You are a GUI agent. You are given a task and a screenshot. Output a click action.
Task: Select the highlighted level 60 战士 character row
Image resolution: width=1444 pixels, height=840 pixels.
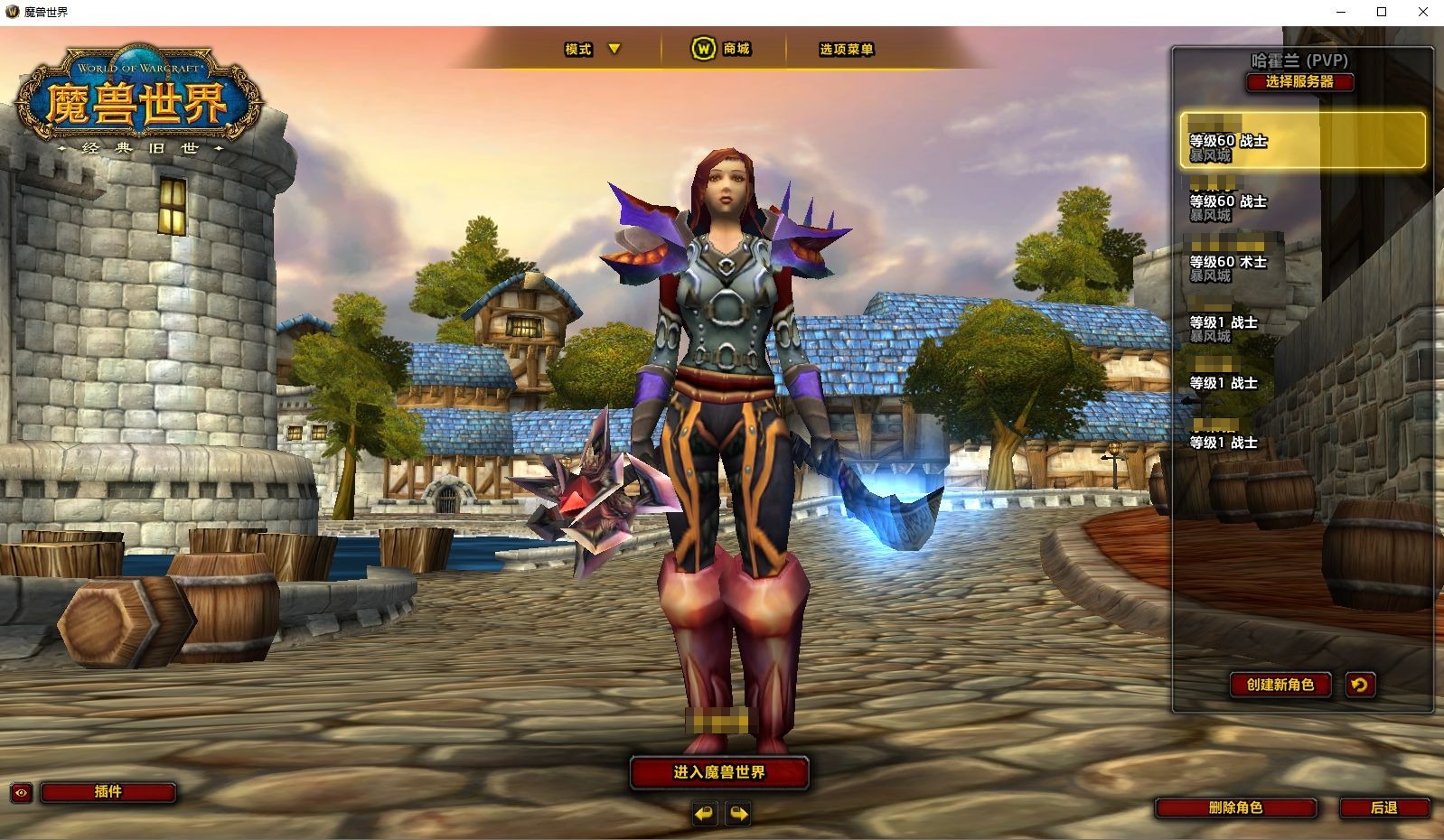[1301, 140]
